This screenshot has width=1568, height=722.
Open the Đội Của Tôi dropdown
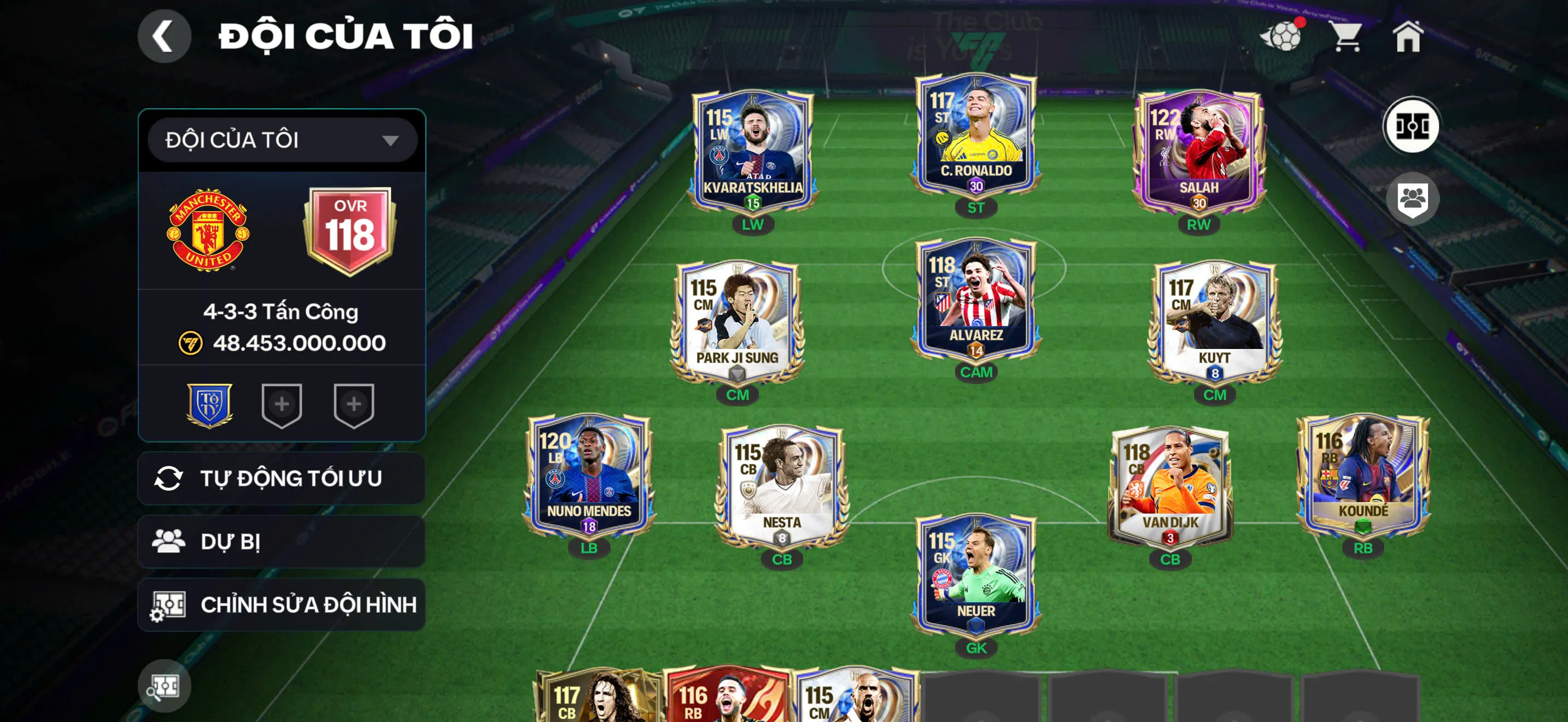click(x=282, y=140)
